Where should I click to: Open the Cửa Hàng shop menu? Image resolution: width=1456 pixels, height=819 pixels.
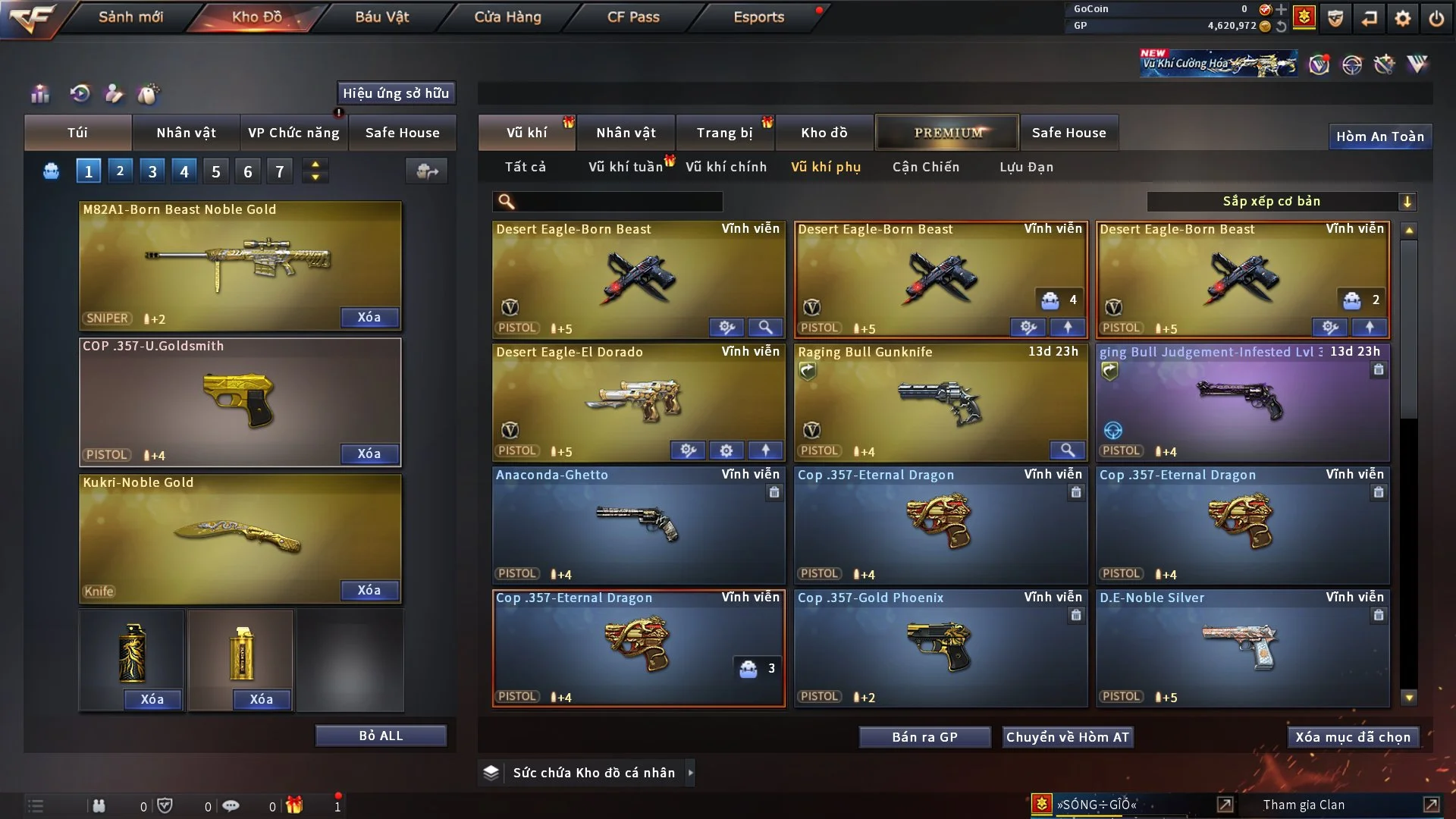pyautogui.click(x=507, y=17)
